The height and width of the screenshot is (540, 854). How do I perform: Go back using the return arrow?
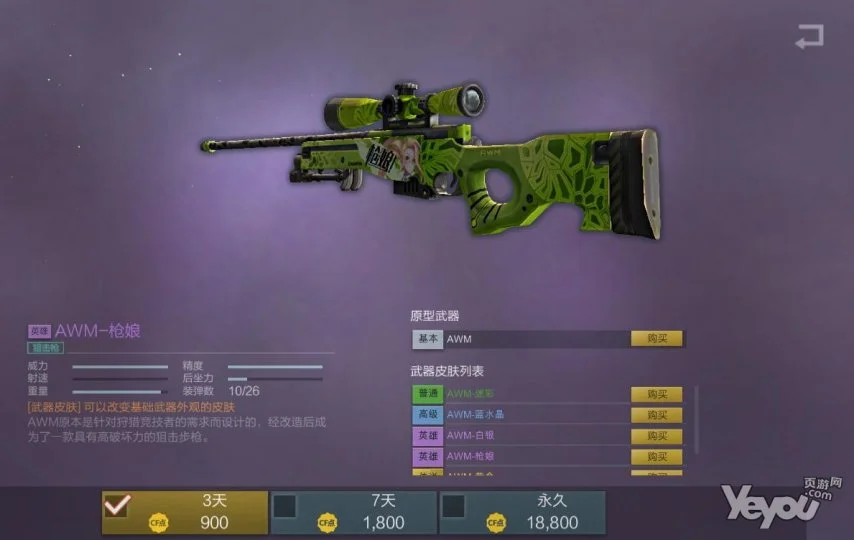808,38
